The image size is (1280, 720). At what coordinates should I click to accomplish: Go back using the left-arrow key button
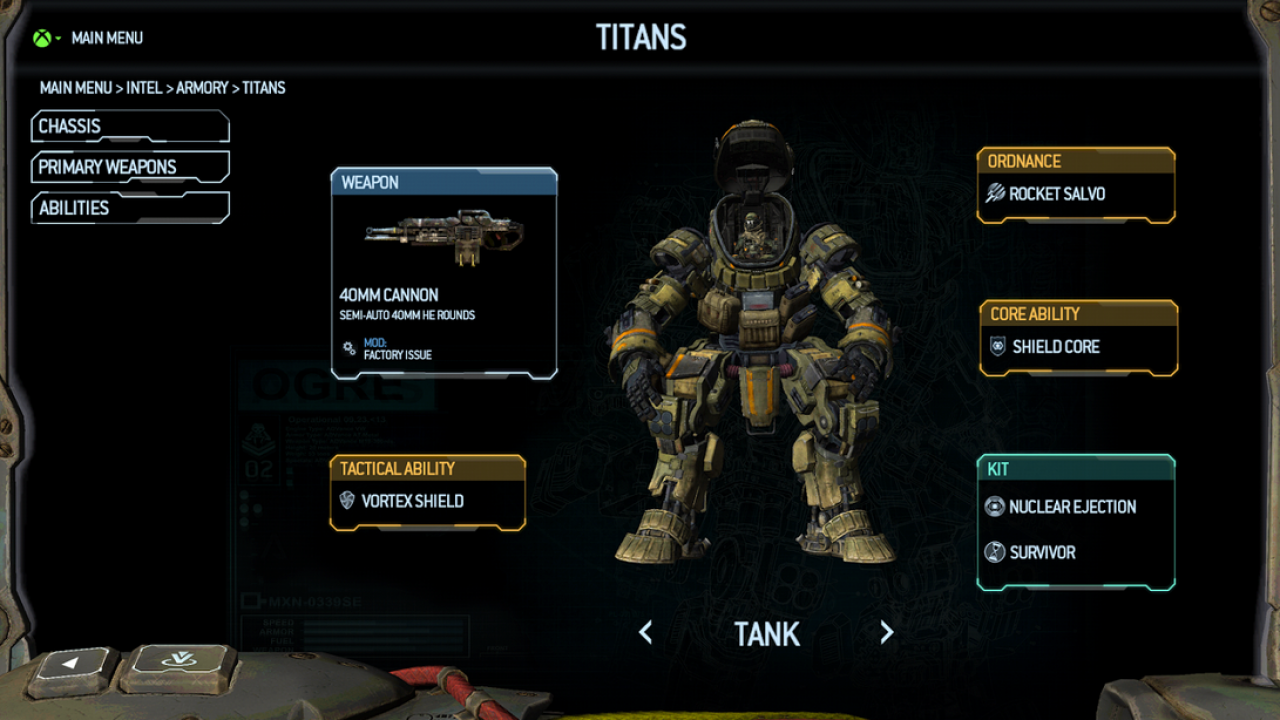click(72, 665)
